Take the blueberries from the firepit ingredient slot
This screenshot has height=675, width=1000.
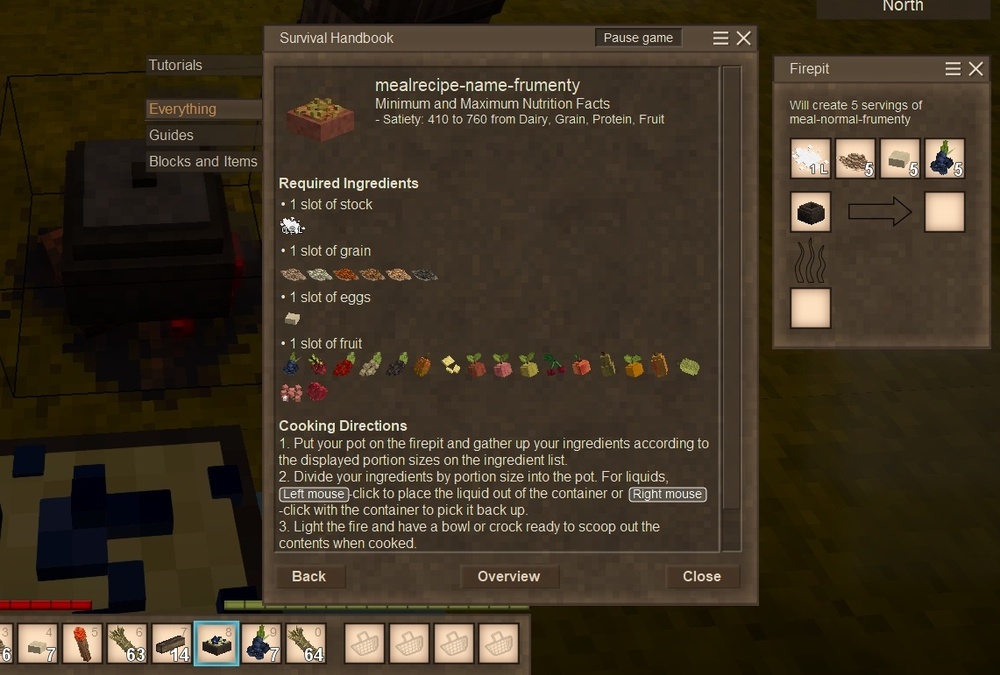coord(944,159)
